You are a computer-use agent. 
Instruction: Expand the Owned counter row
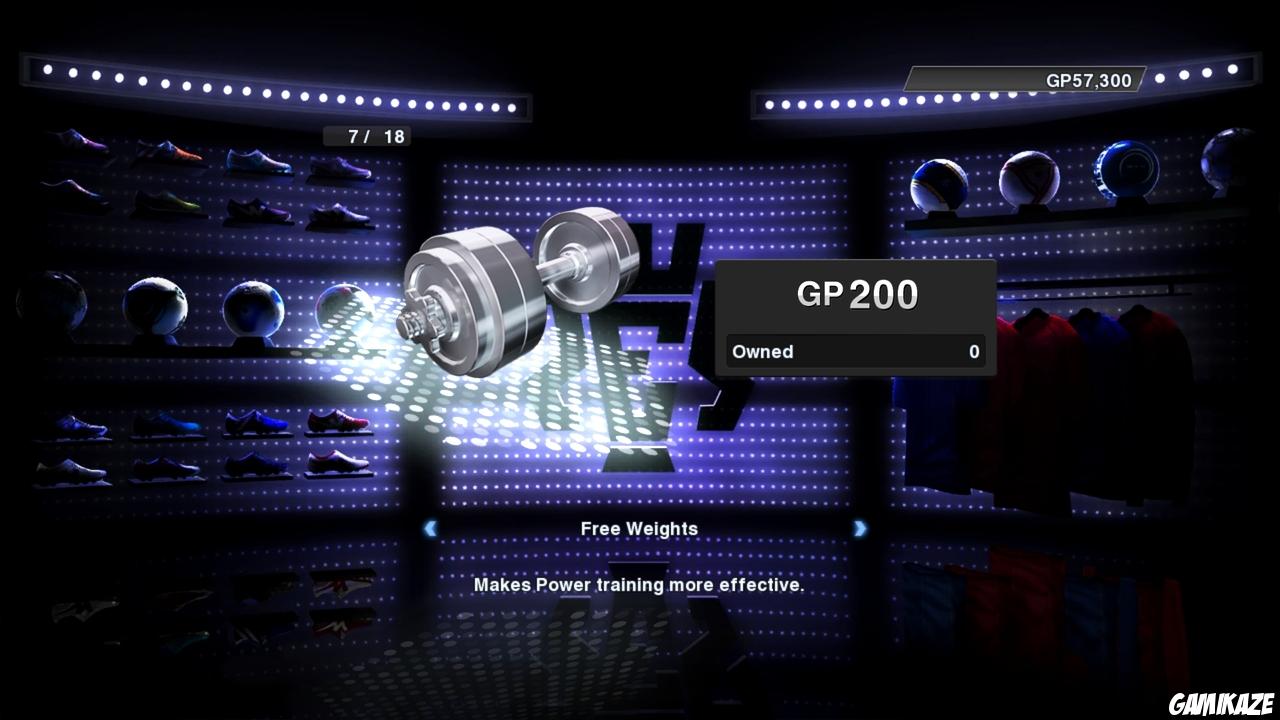point(855,351)
